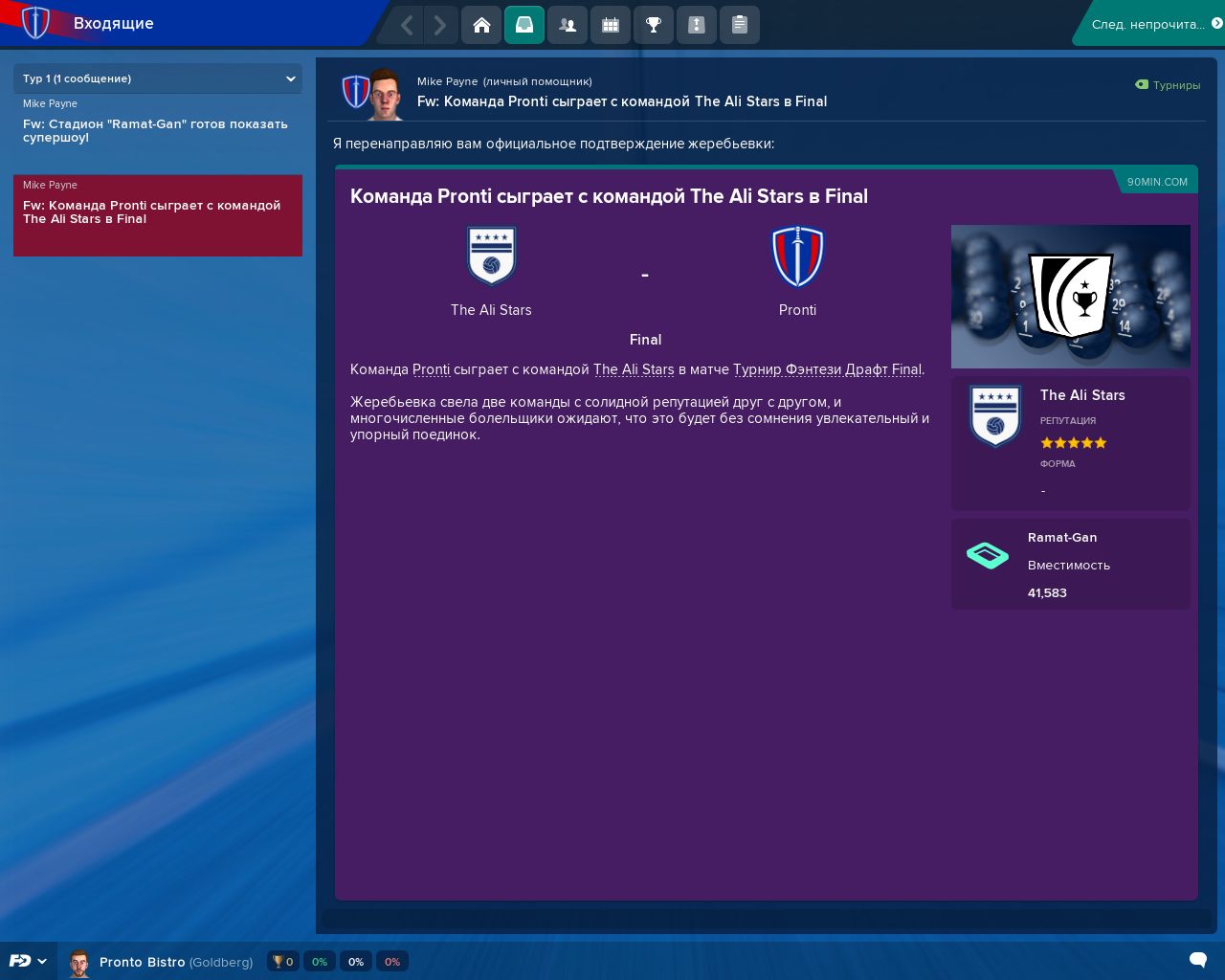Open The Ali Stars team crest
The width and height of the screenshot is (1225, 980).
[x=491, y=256]
